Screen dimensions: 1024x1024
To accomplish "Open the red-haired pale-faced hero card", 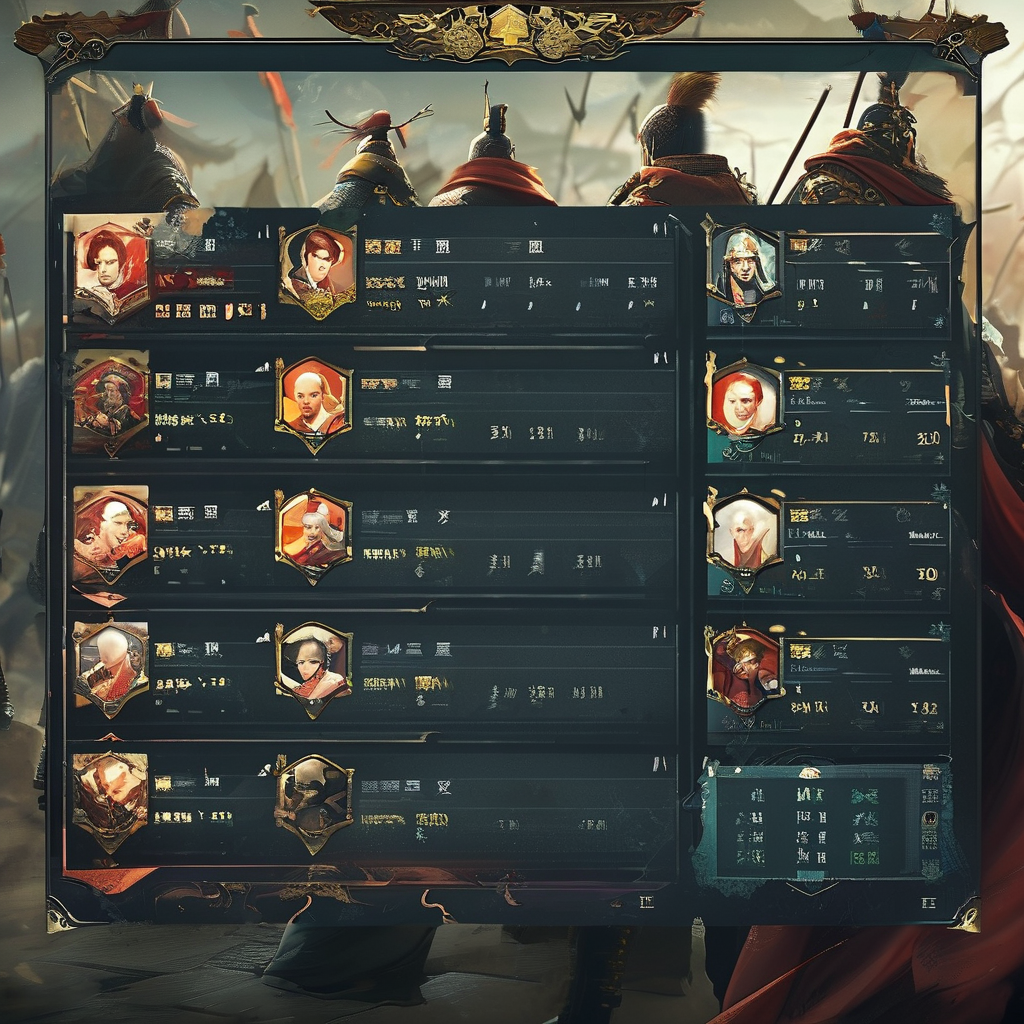I will [744, 402].
